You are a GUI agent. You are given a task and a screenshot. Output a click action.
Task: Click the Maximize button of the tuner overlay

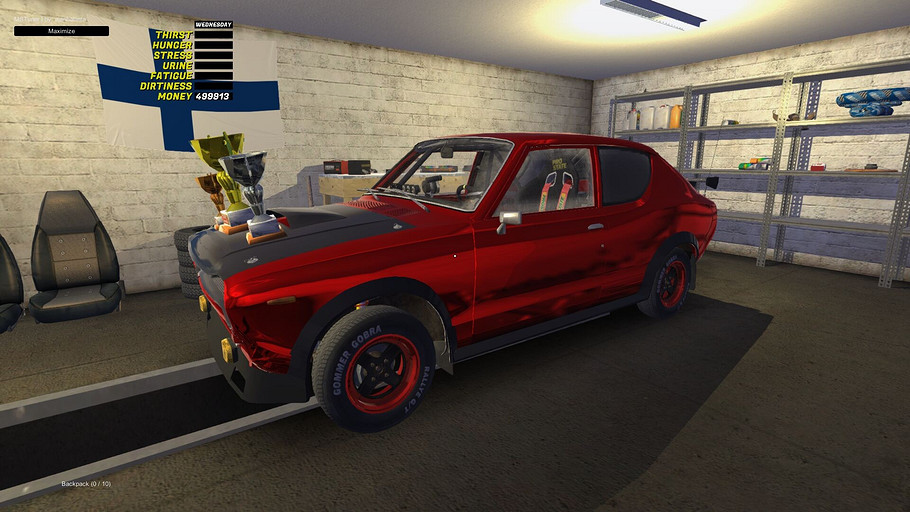[61, 31]
